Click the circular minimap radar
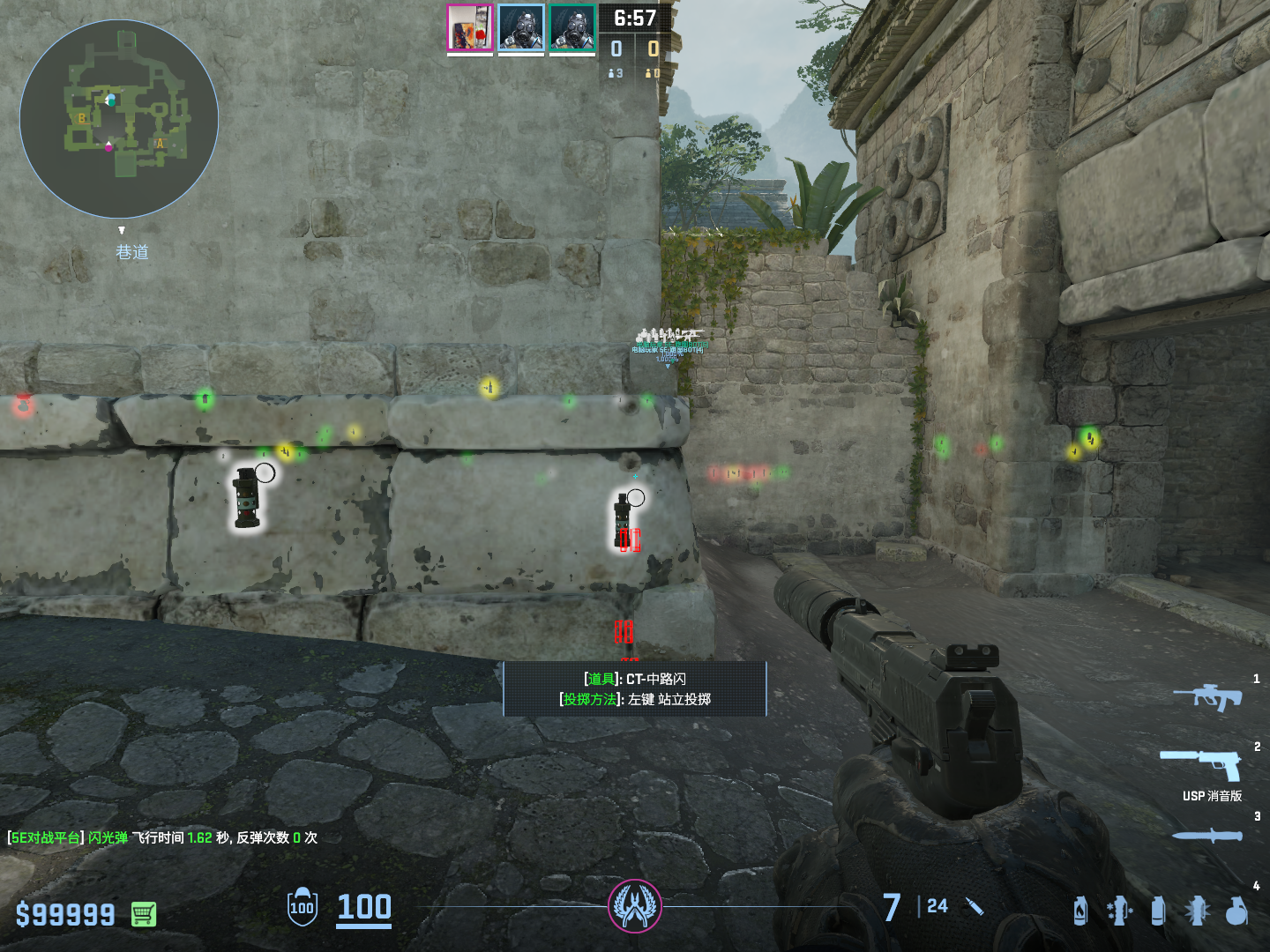This screenshot has width=1270, height=952. coord(119,119)
